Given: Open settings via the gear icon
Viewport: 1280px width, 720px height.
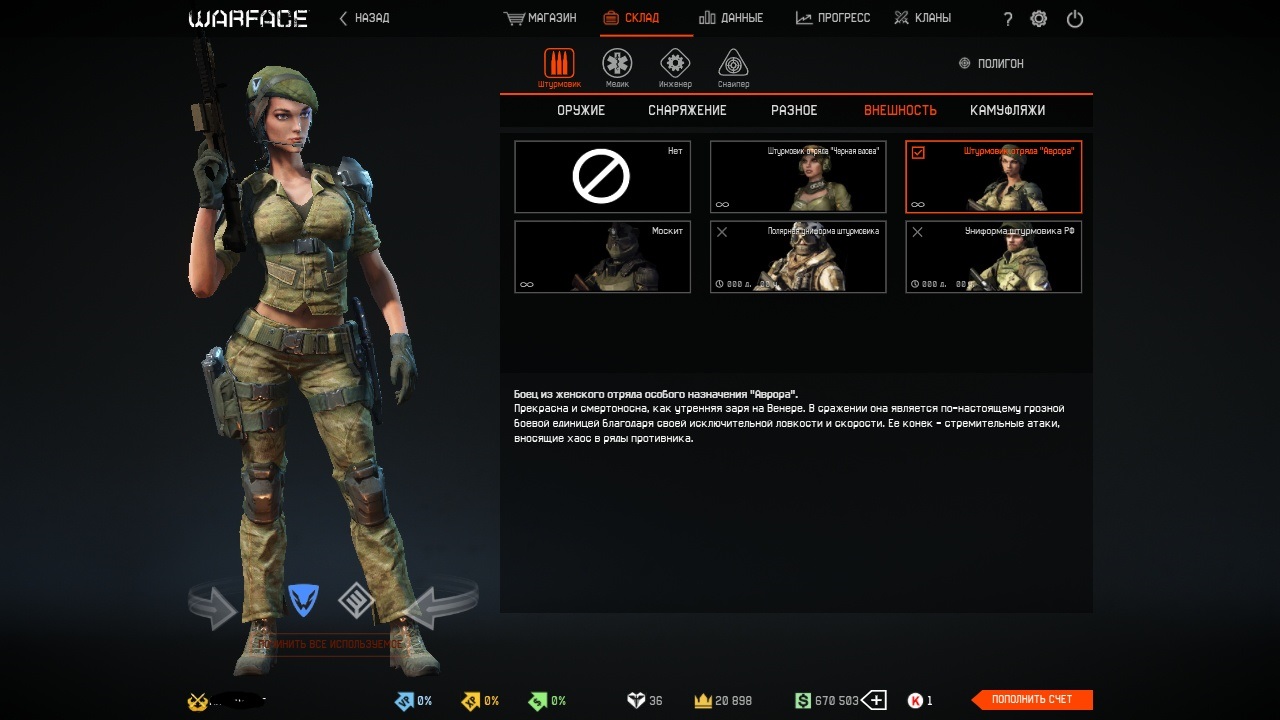Looking at the screenshot, I should click(x=1039, y=19).
